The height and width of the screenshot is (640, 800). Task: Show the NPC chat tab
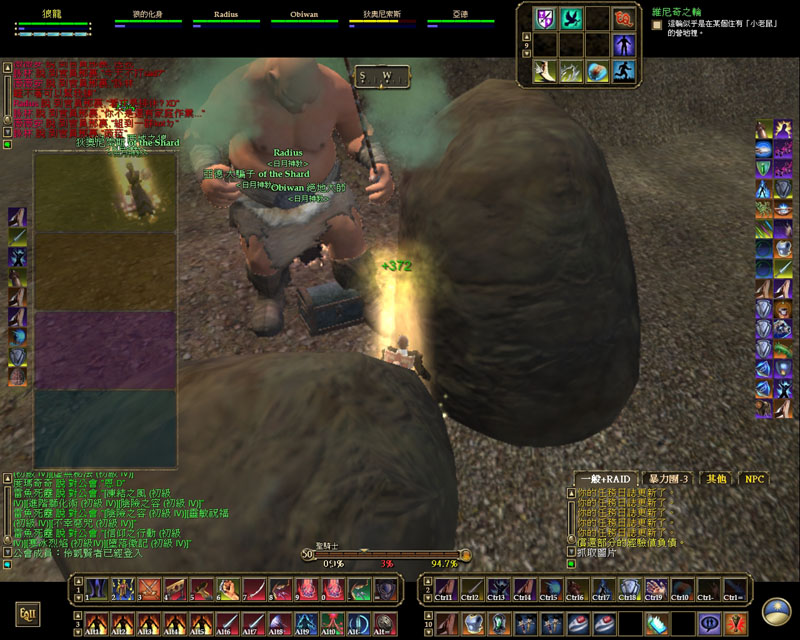754,479
